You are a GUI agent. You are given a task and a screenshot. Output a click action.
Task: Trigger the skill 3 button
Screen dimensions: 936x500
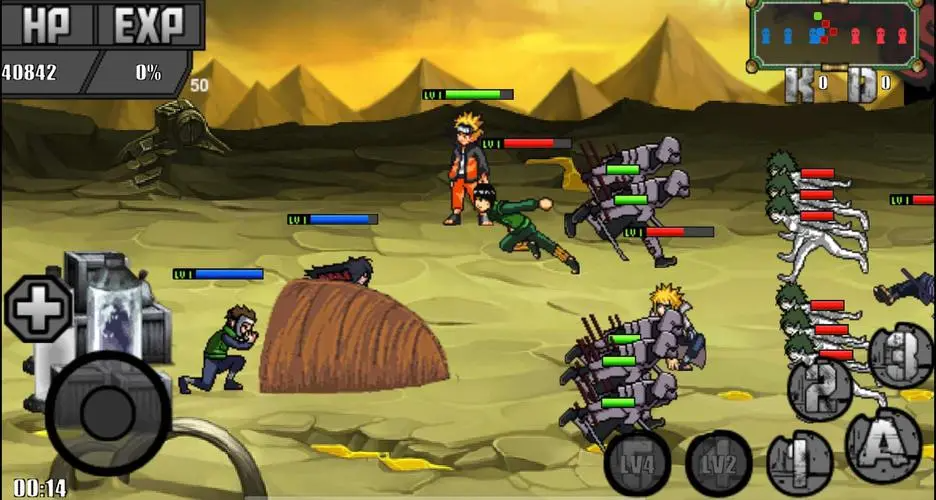tap(900, 355)
